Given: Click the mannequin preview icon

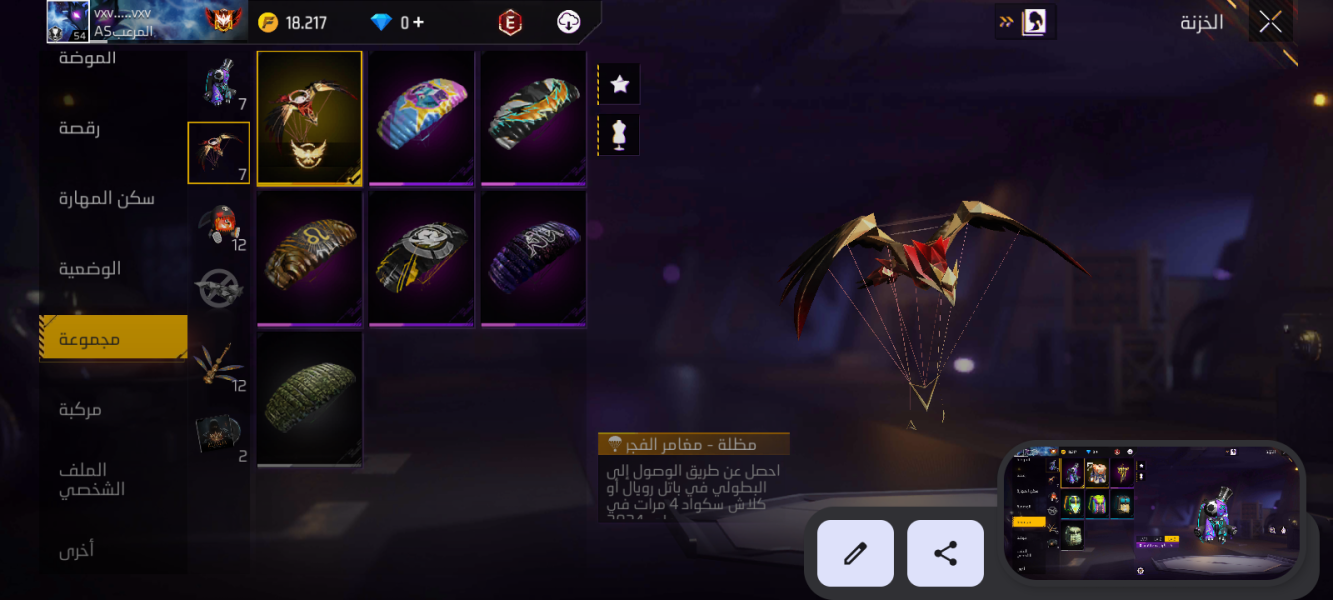Looking at the screenshot, I should [x=619, y=134].
